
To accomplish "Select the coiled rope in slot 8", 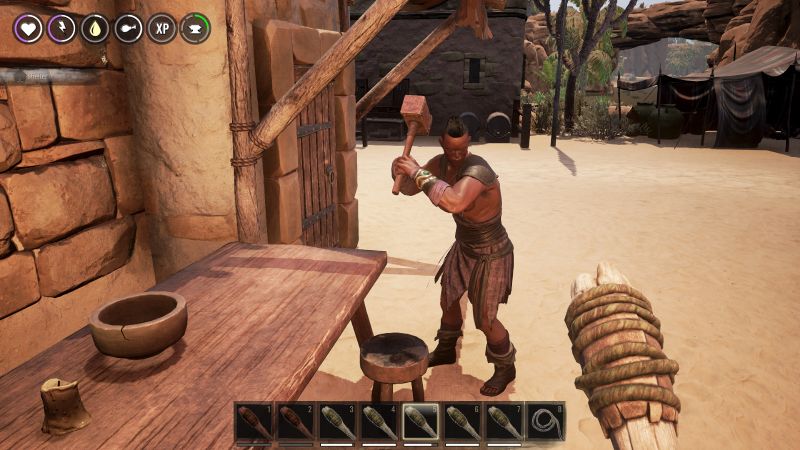I will 545,422.
